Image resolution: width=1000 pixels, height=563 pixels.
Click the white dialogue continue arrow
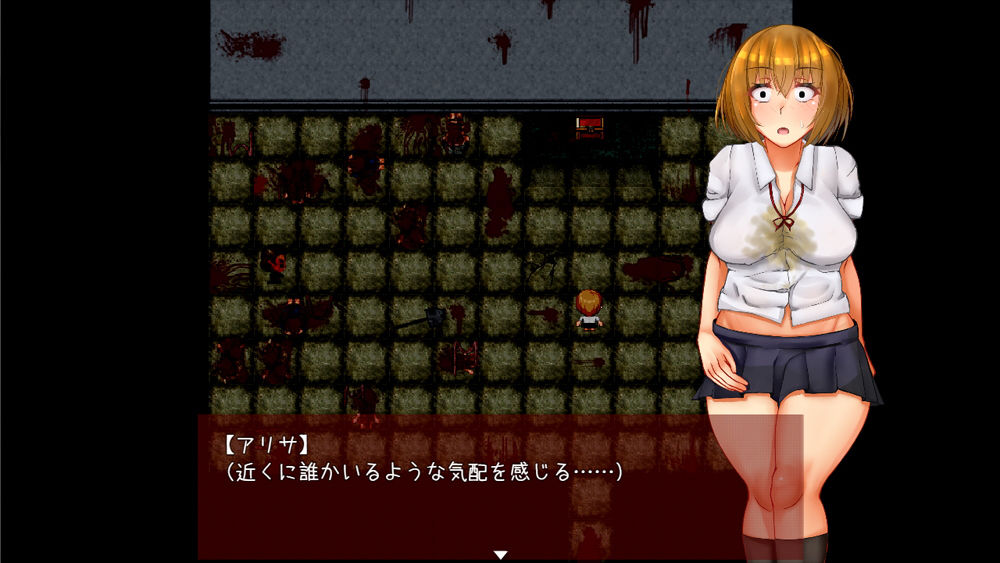501,554
